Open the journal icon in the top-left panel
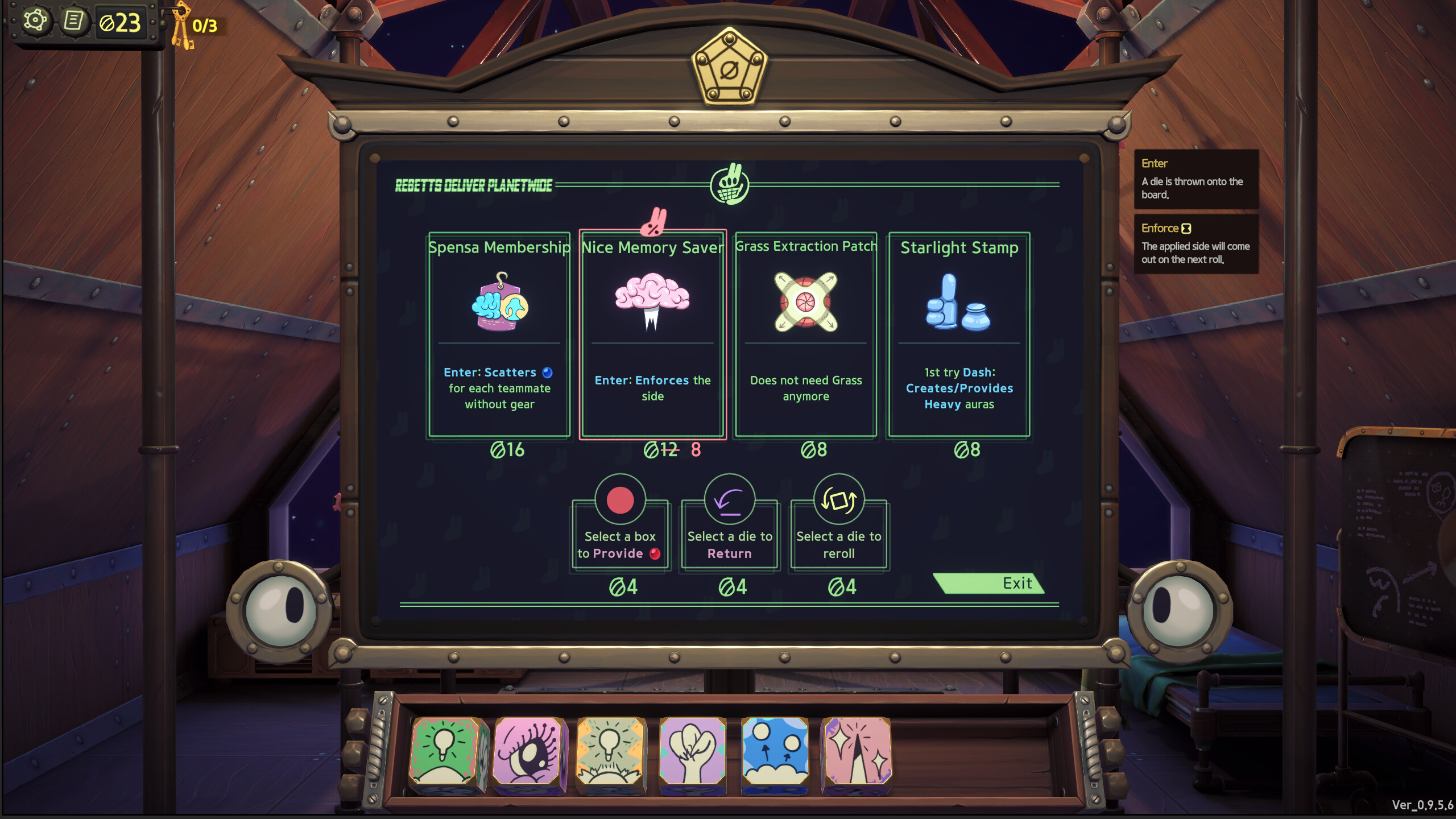The image size is (1456, 819). [74, 20]
